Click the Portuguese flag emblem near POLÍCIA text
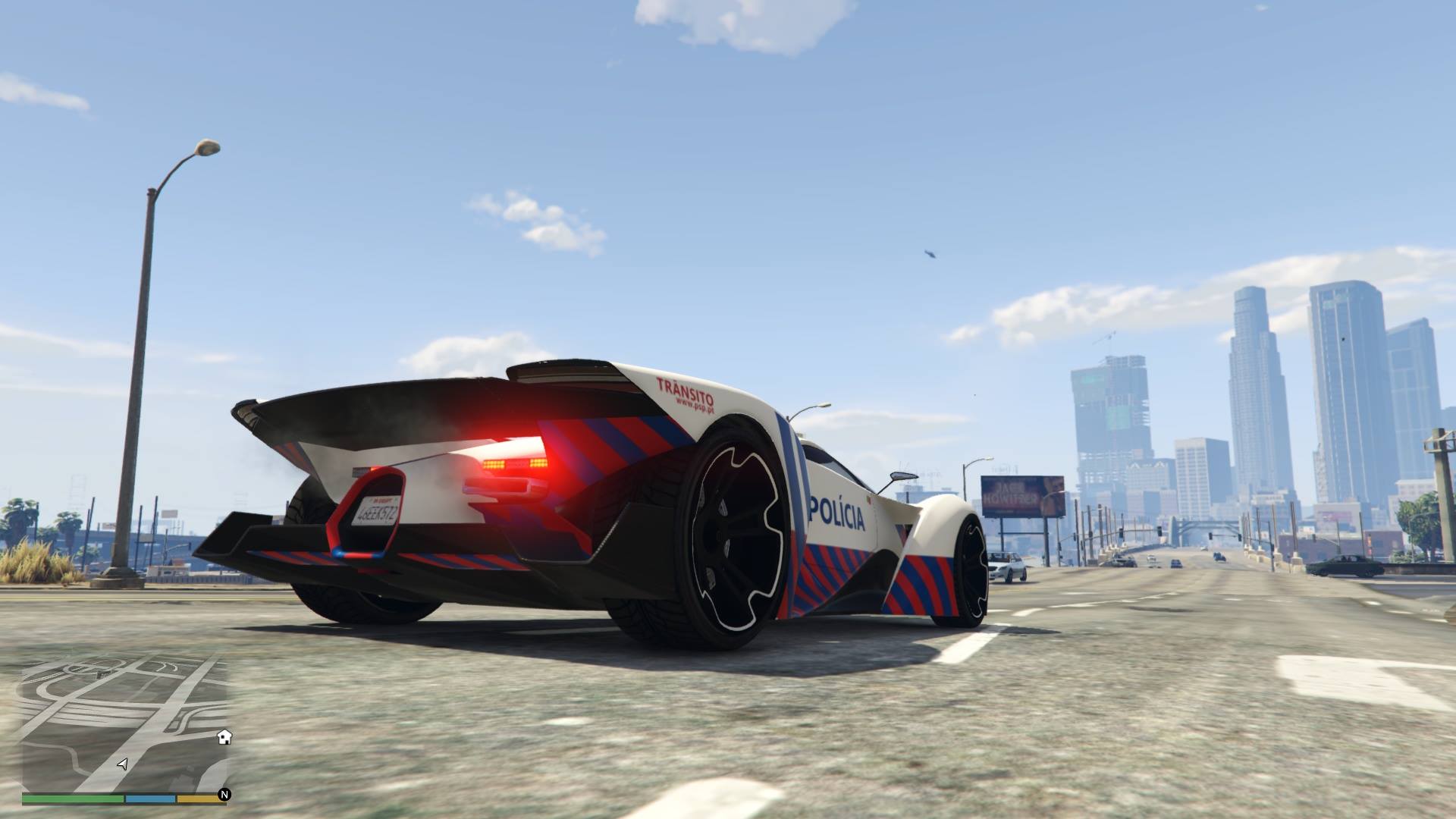This screenshot has width=1456, height=819. (869, 500)
